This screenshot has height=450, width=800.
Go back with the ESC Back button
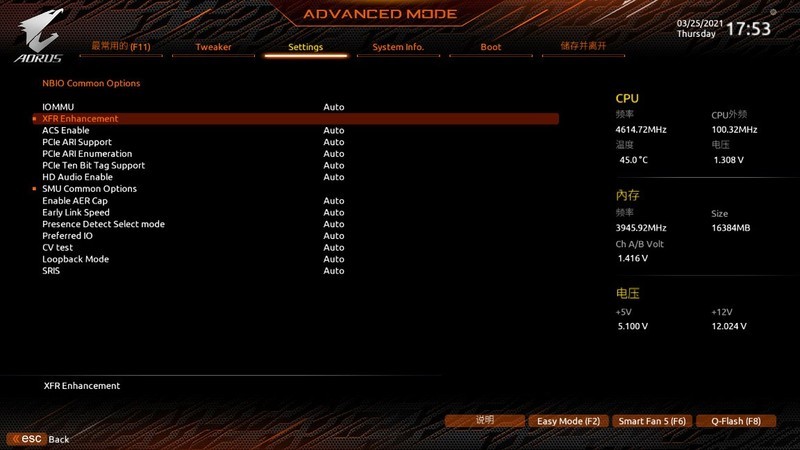coord(40,439)
